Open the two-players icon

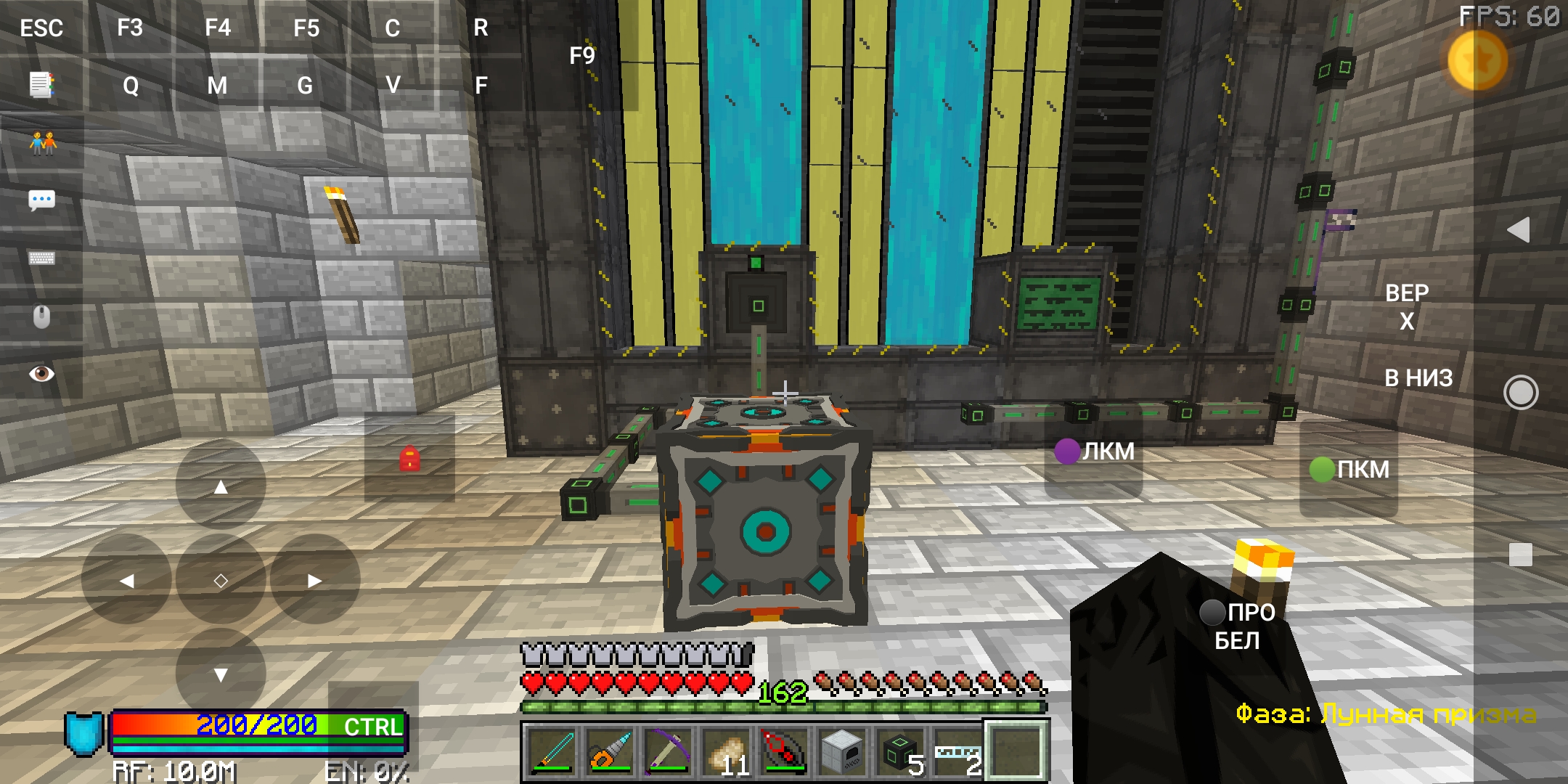(x=43, y=143)
